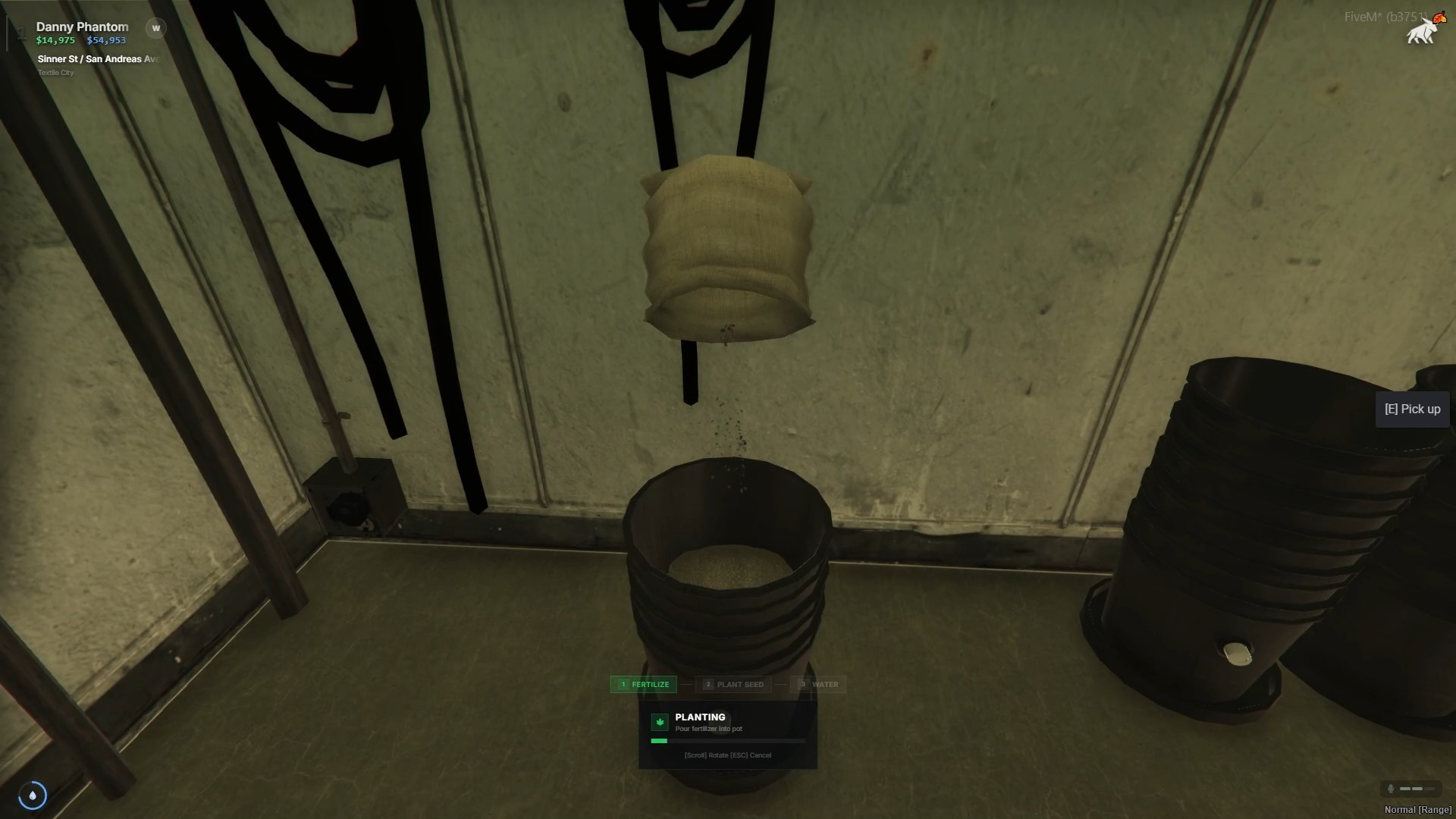The height and width of the screenshot is (819, 1456).
Task: Select the Fertilize step indicator
Action: (x=643, y=684)
